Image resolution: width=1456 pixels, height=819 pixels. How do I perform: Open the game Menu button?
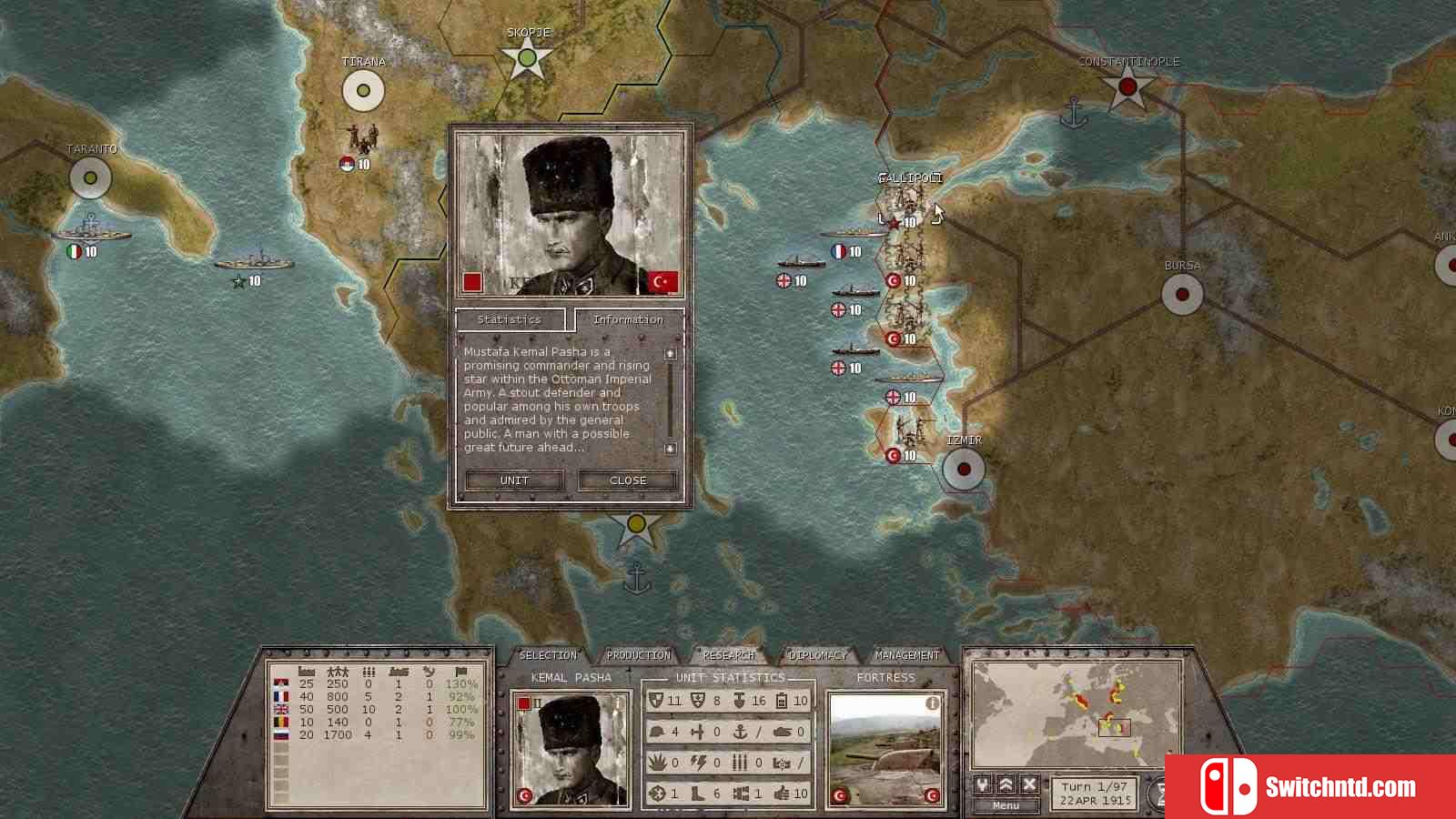(x=1006, y=805)
